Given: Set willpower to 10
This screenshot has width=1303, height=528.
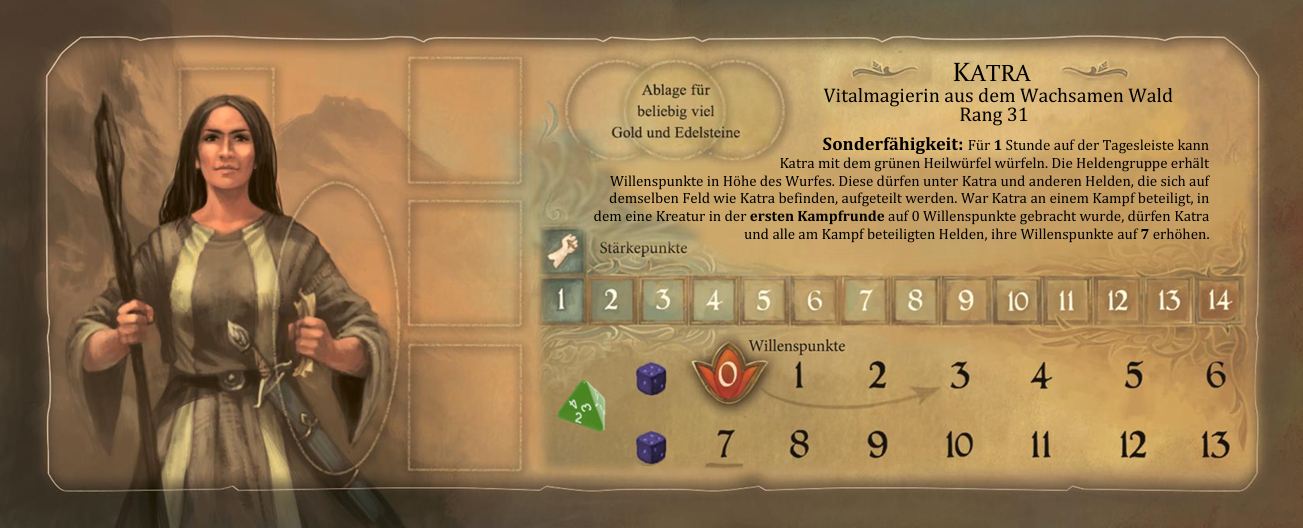Looking at the screenshot, I should [959, 444].
